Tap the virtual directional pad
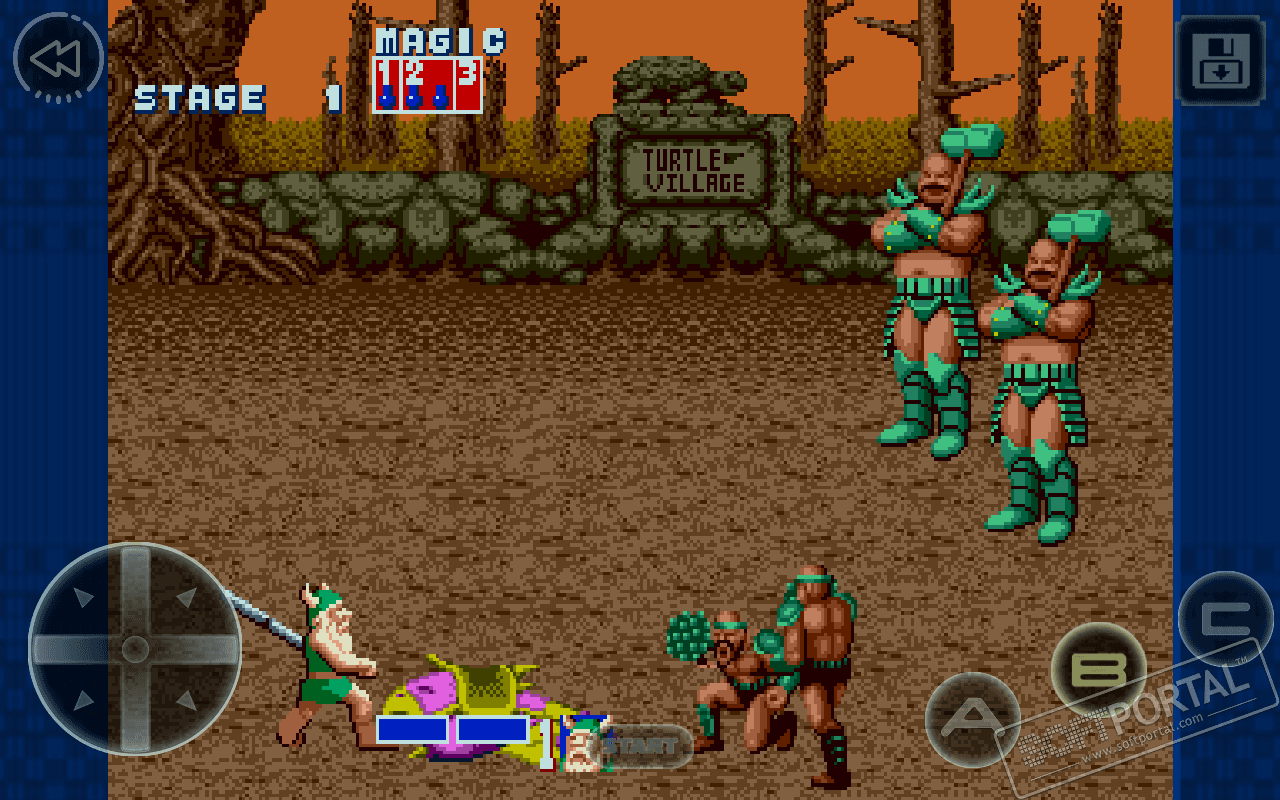Viewport: 1280px width, 800px height. click(135, 649)
